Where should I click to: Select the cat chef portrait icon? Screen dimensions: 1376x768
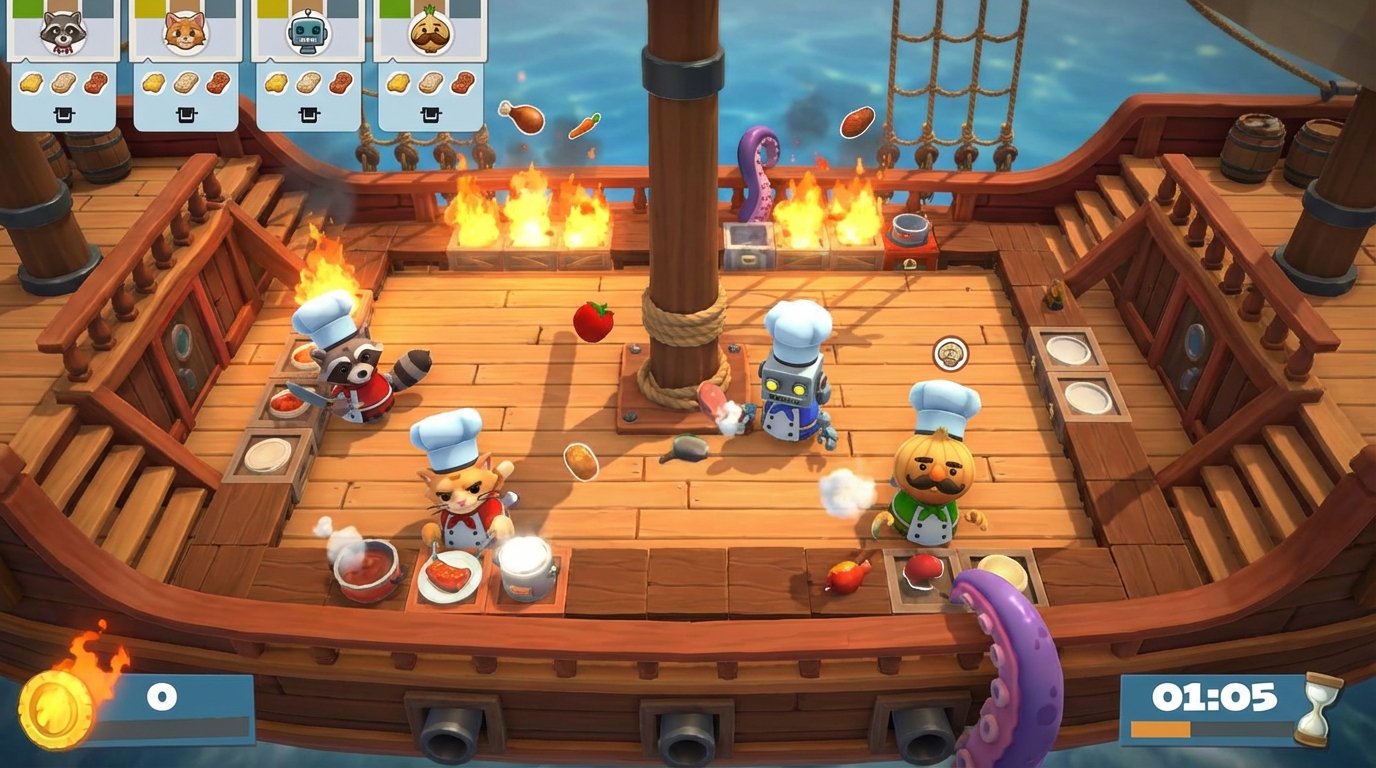185,33
